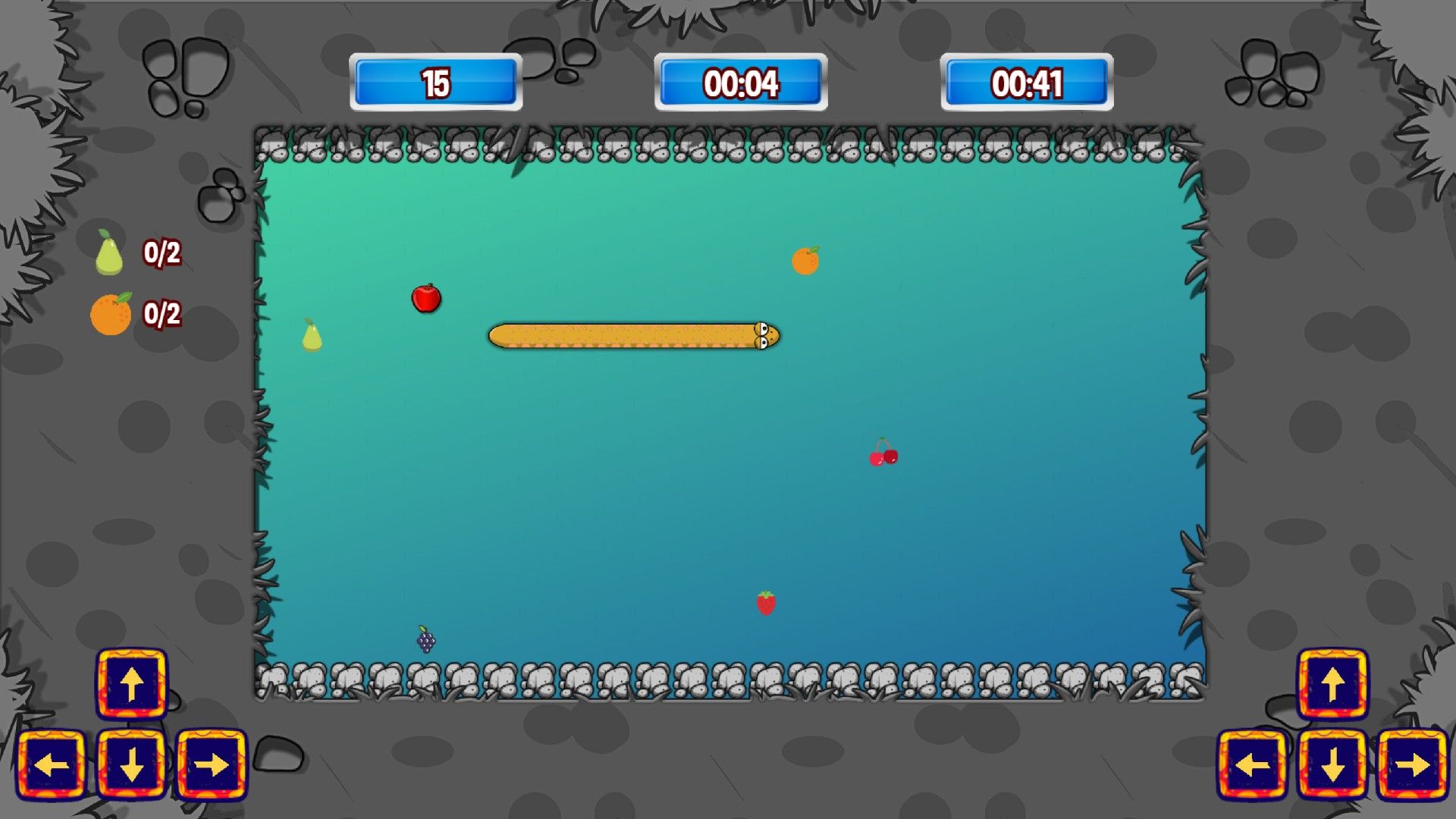Tap the down arrow in the left d-pad
The height and width of the screenshot is (819, 1456).
click(x=132, y=764)
